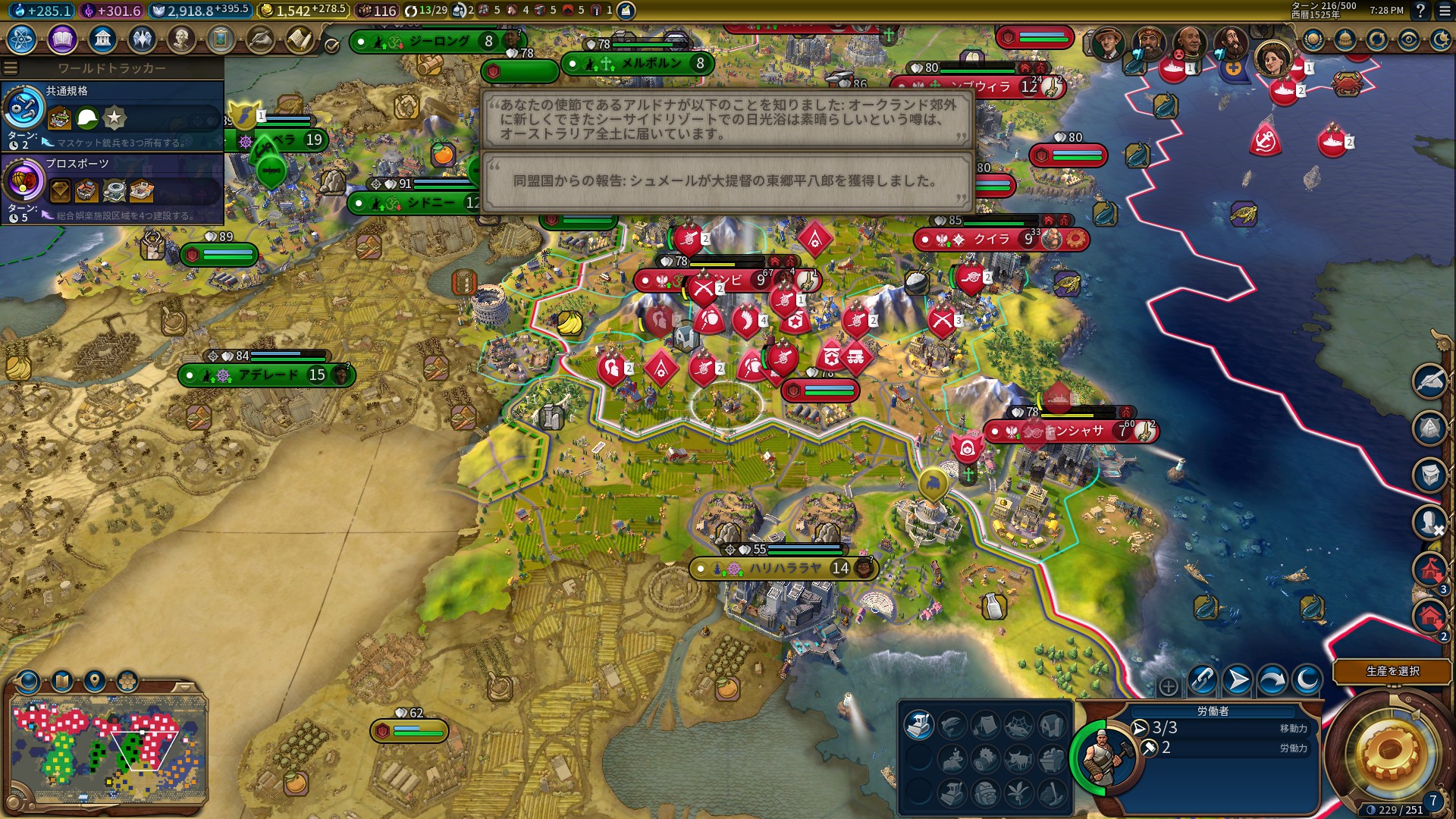This screenshot has width=1456, height=819.
Task: Open the technology tree atom button
Action: click(22, 39)
